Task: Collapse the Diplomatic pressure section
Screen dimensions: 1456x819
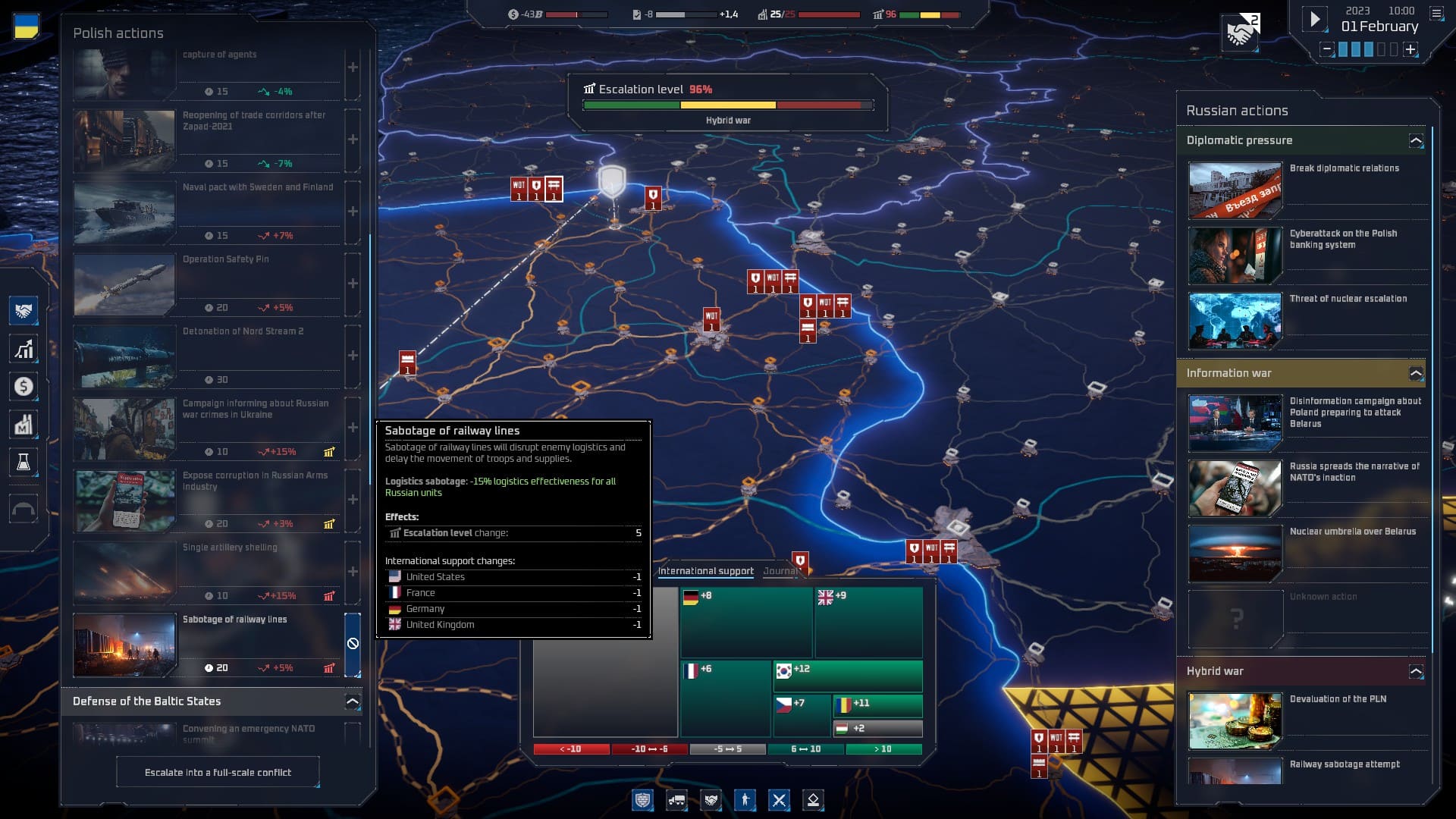Action: [x=1416, y=140]
